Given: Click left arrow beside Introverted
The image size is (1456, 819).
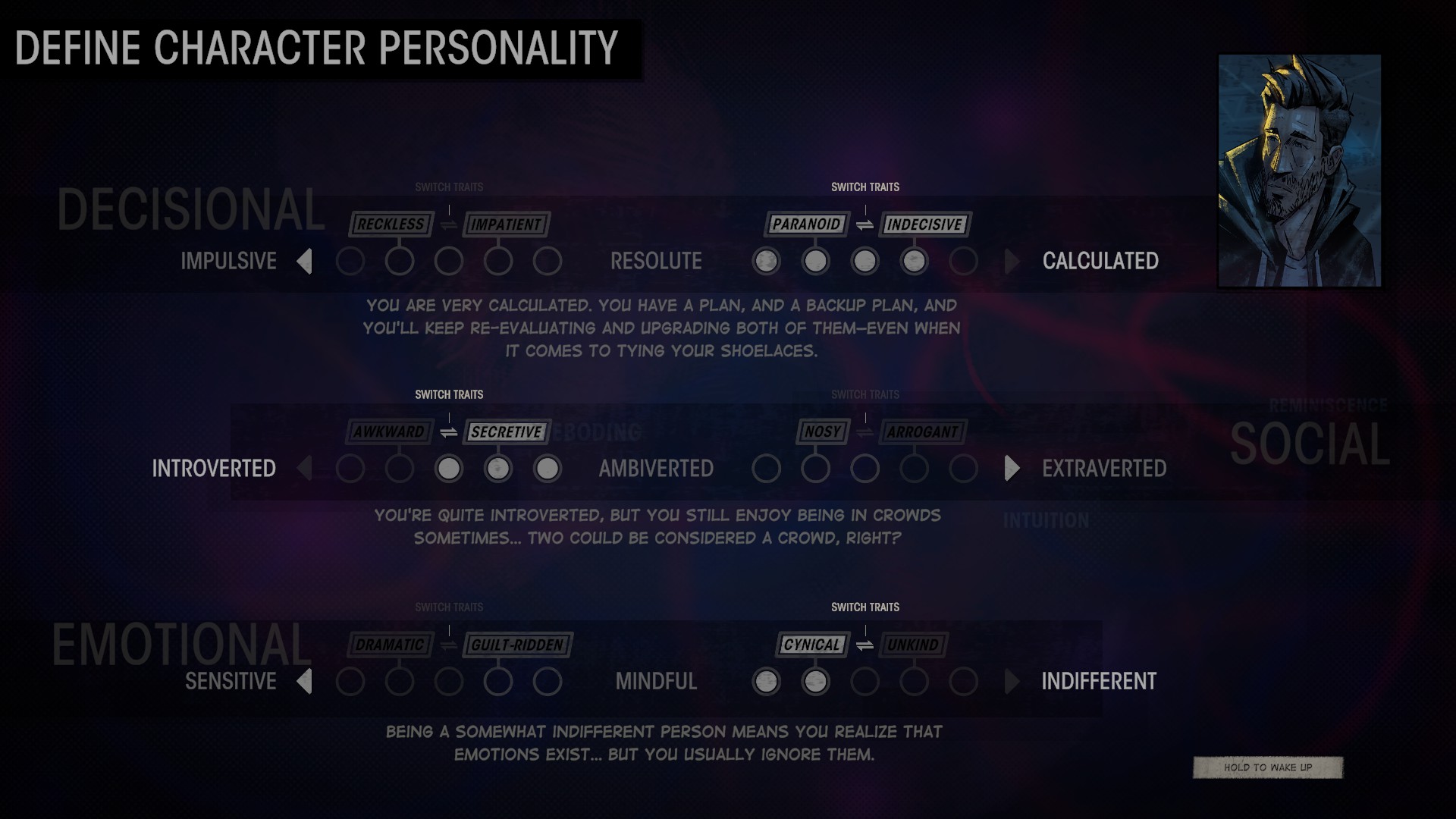Looking at the screenshot, I should 305,469.
